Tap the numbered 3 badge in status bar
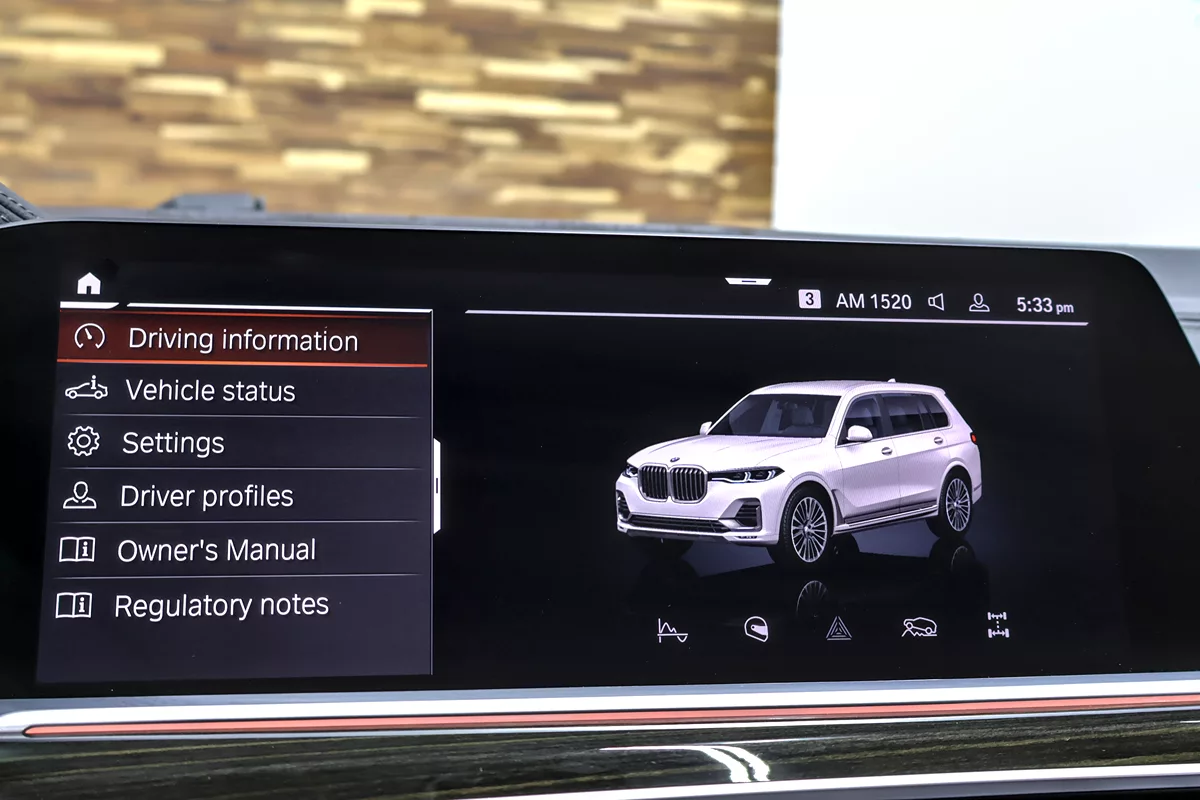This screenshot has height=800, width=1200. tap(809, 299)
